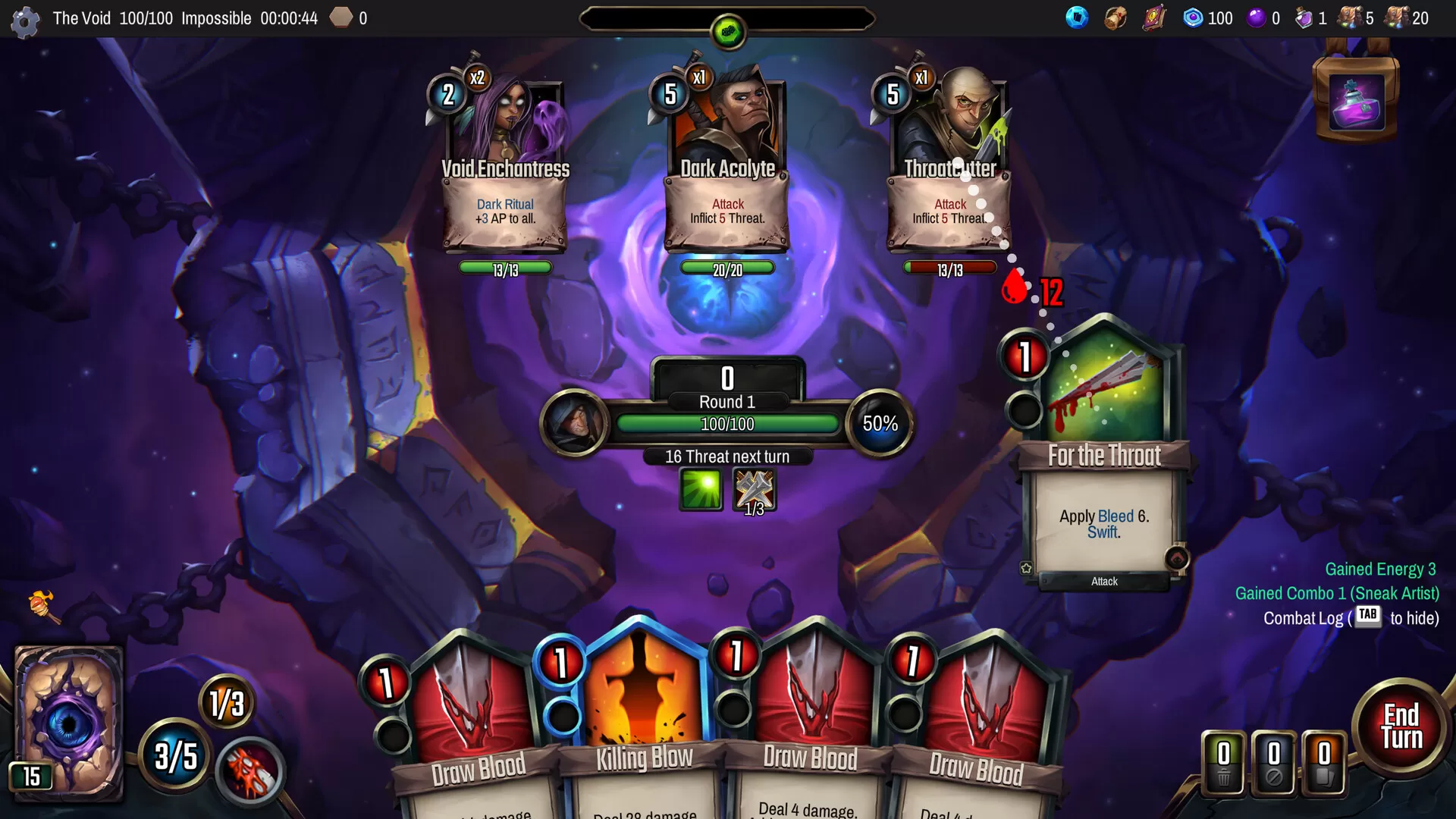Inspect the golden torch relic icon

[x=42, y=606]
